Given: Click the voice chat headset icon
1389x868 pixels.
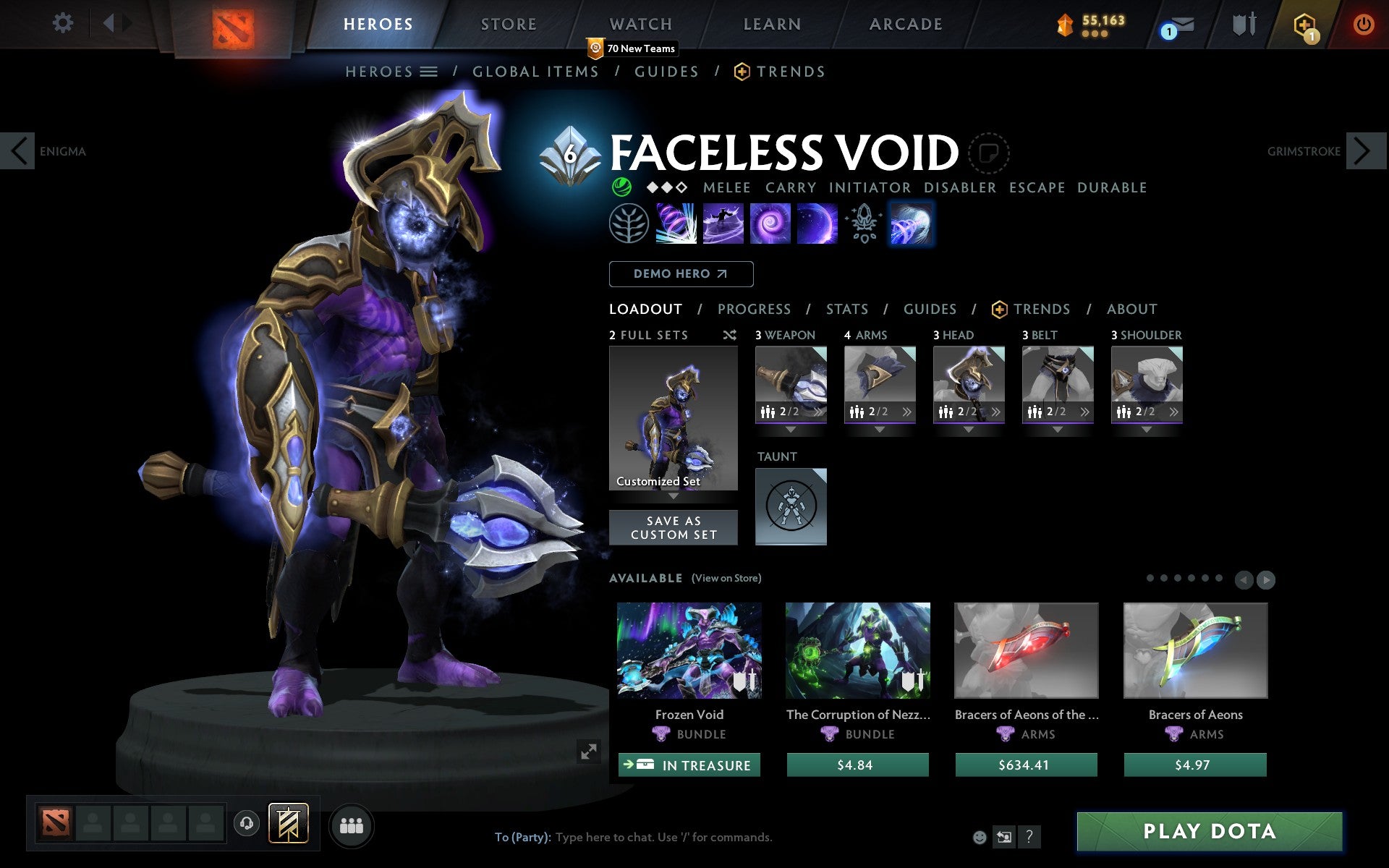Looking at the screenshot, I should tap(246, 822).
